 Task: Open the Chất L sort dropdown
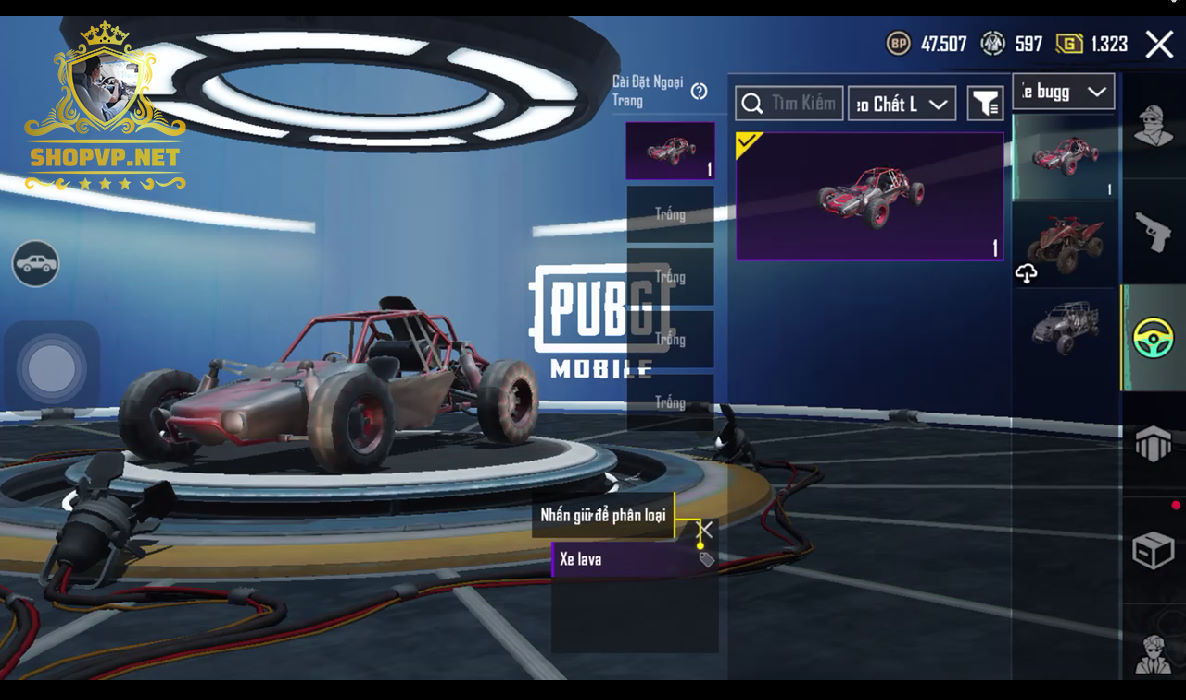[x=901, y=103]
